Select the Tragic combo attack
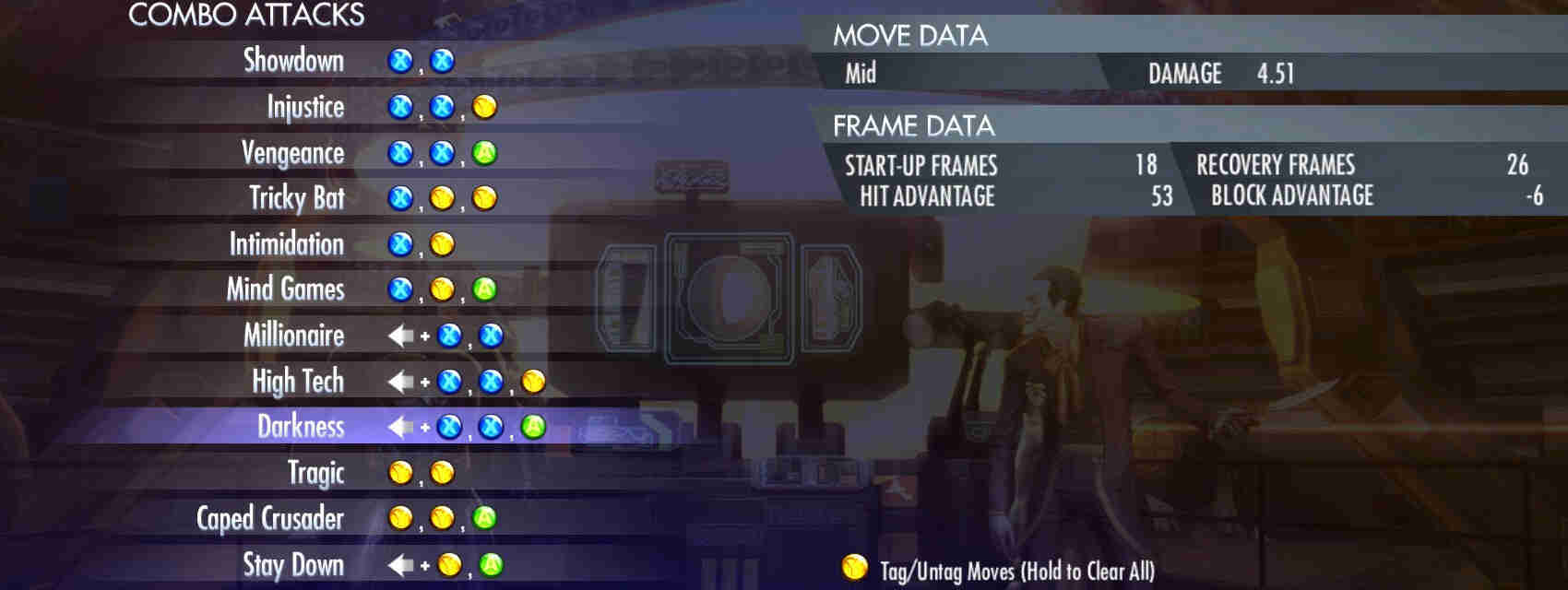1568x590 pixels. pyautogui.click(x=315, y=473)
